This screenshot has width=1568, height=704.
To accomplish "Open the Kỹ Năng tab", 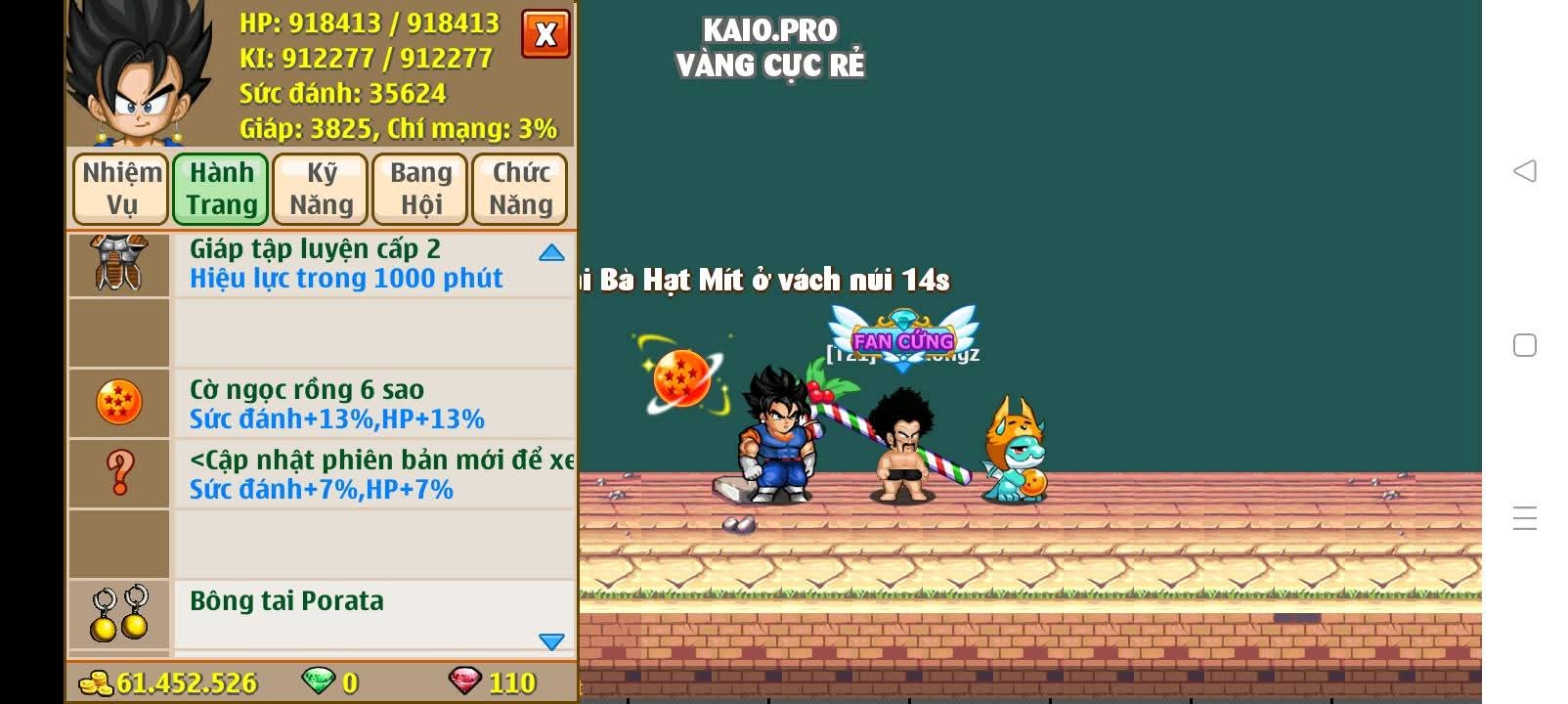I will pos(320,188).
